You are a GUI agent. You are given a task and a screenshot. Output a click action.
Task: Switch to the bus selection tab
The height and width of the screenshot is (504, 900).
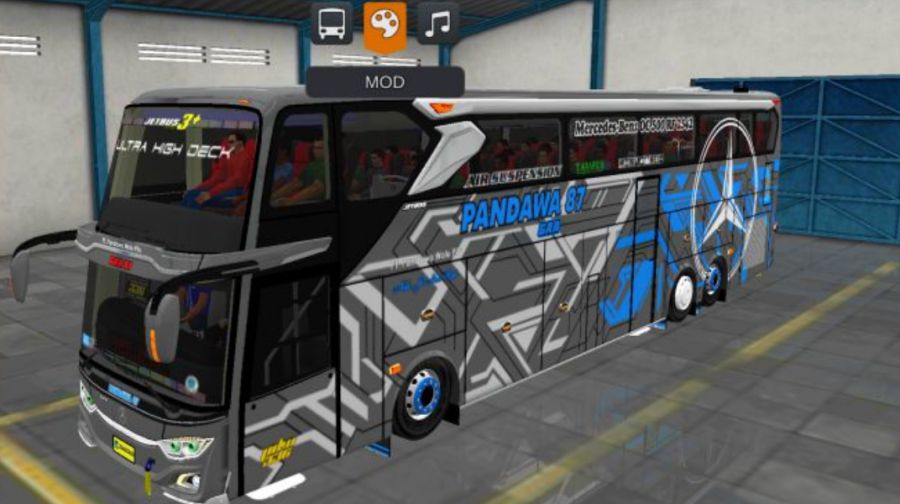(331, 23)
